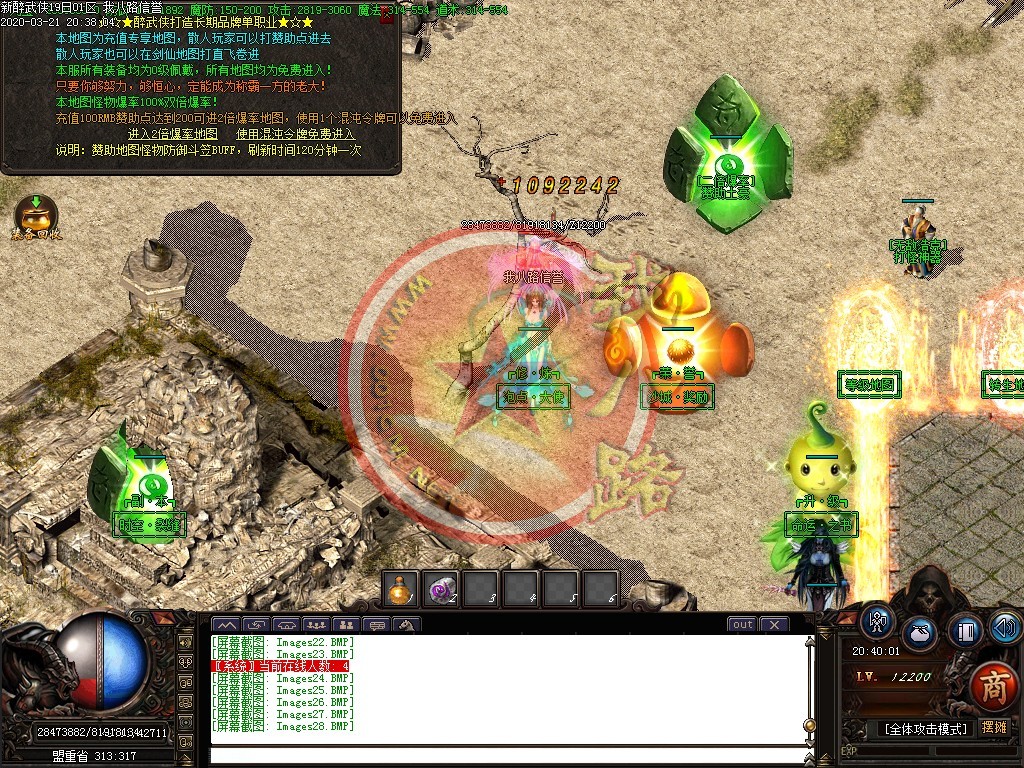Click the 摆摊 stall button
1024x768 pixels.
click(x=994, y=729)
